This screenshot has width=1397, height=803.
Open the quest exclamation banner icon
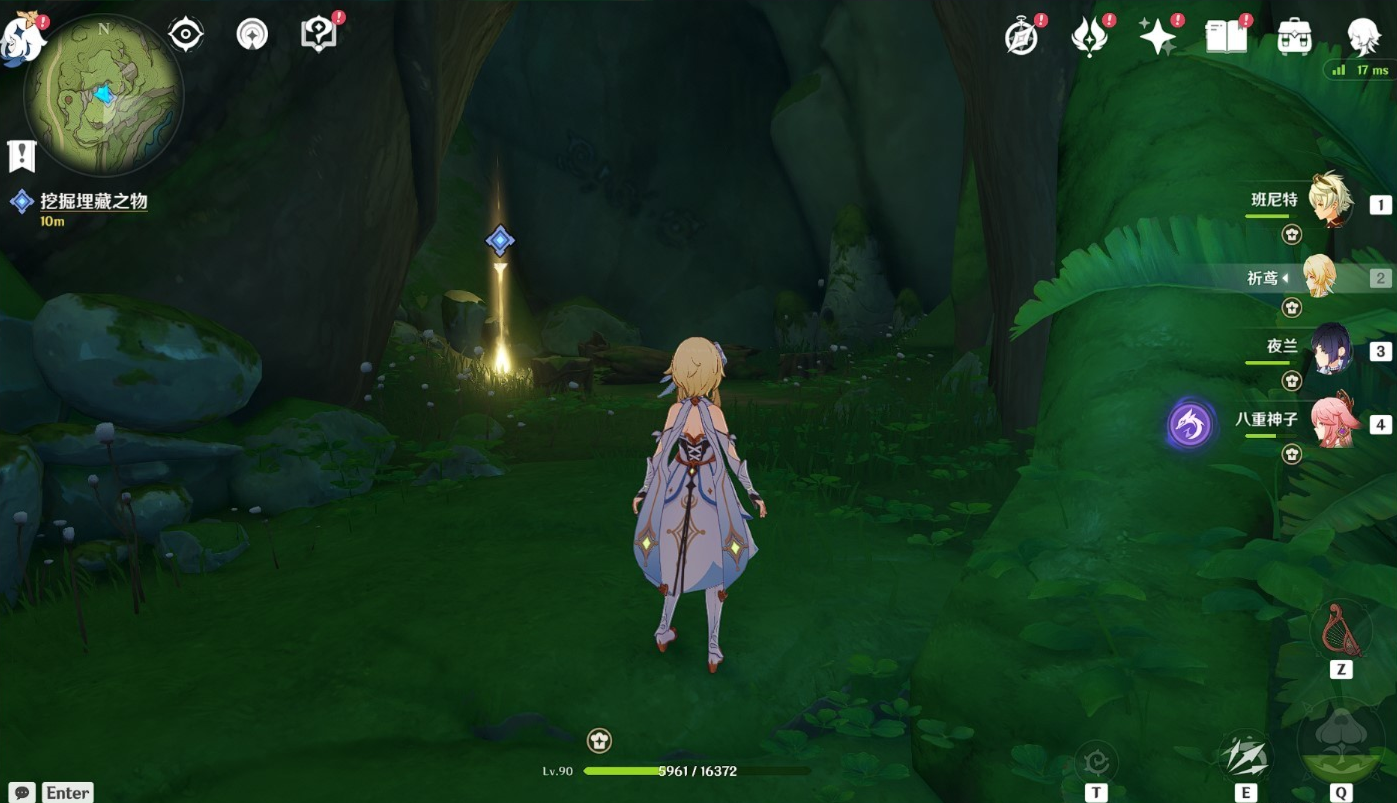(21, 155)
